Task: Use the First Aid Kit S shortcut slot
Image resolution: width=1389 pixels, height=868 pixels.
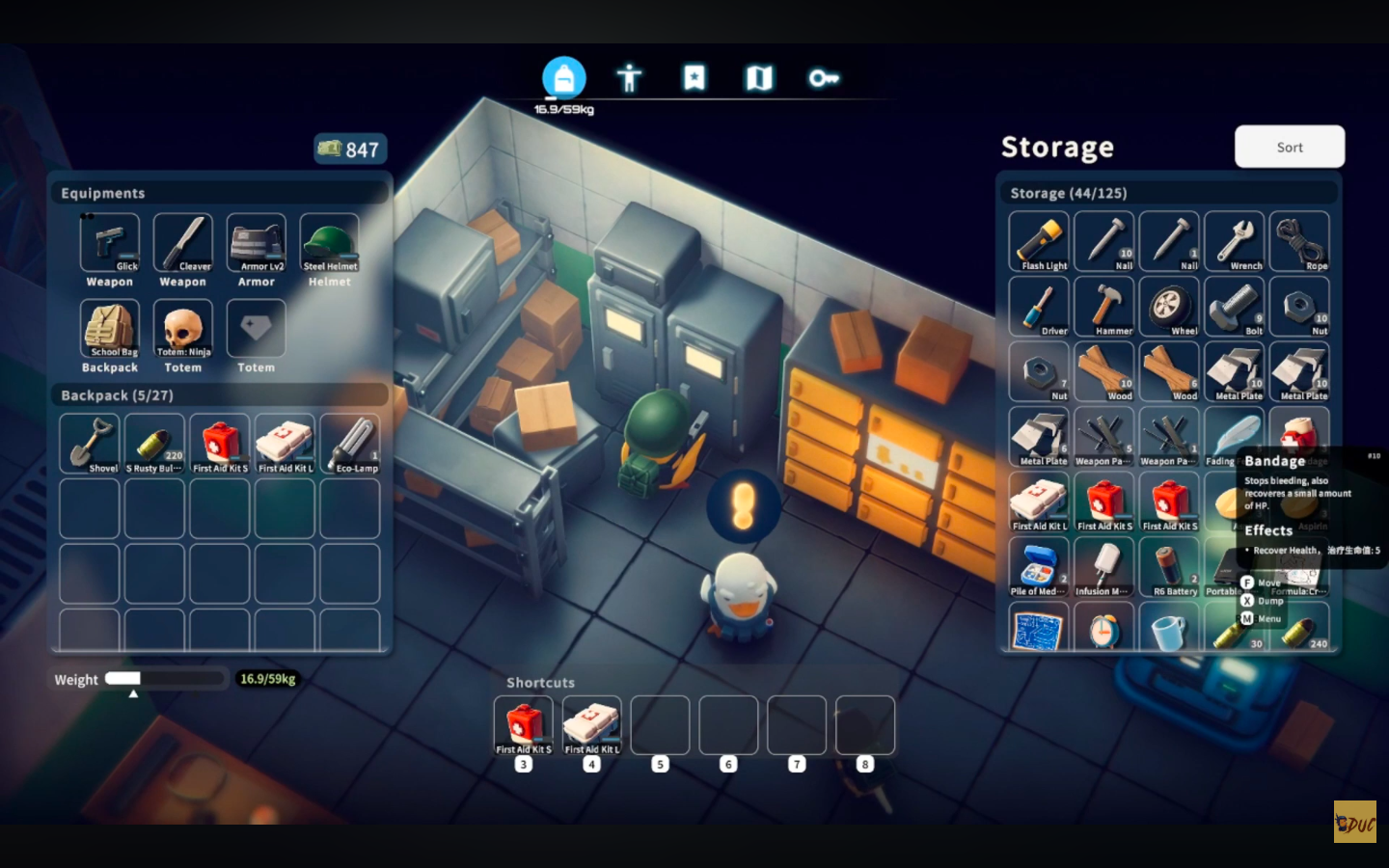Action: 524,725
